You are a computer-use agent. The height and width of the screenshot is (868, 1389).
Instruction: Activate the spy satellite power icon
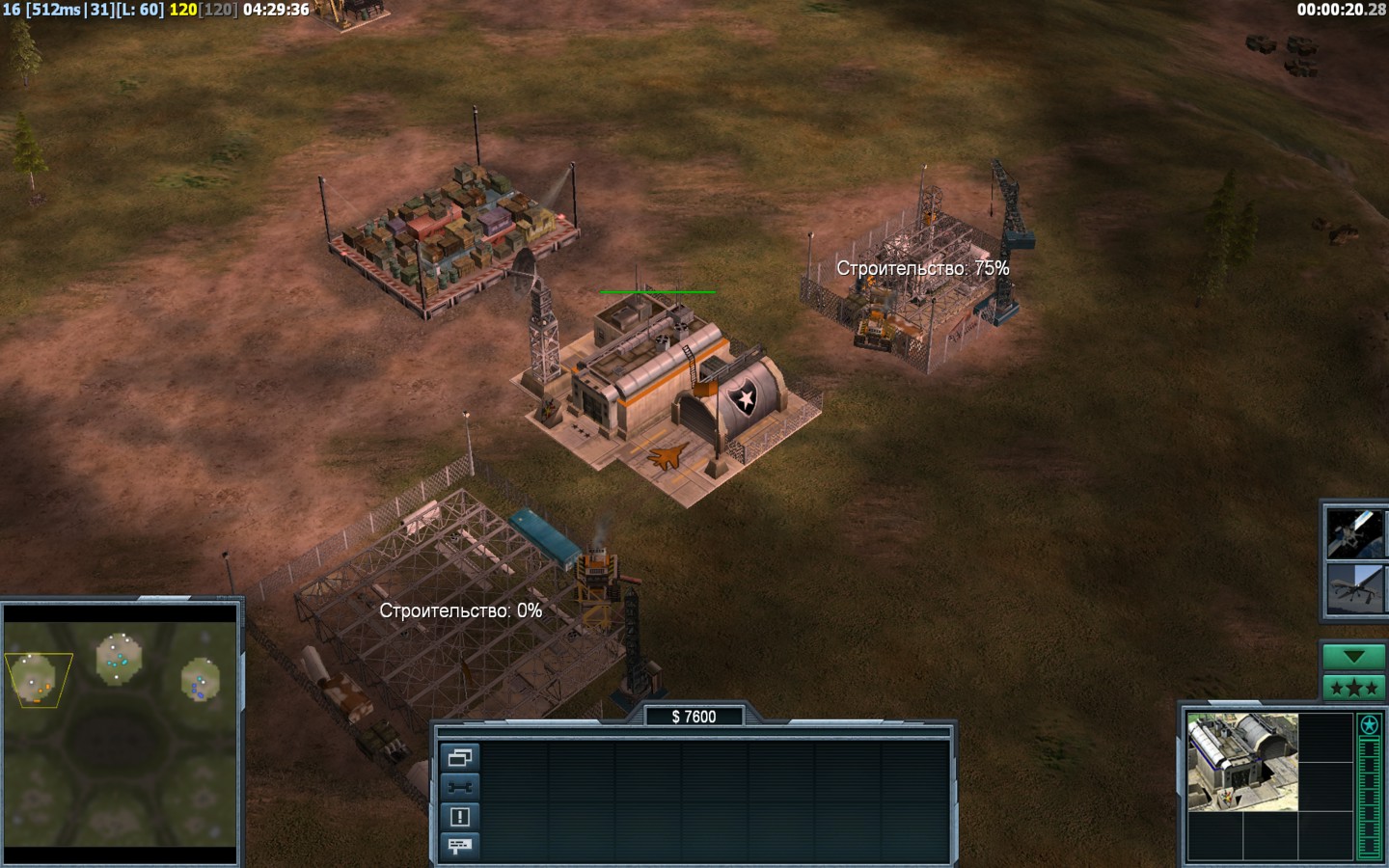pyautogui.click(x=1354, y=533)
